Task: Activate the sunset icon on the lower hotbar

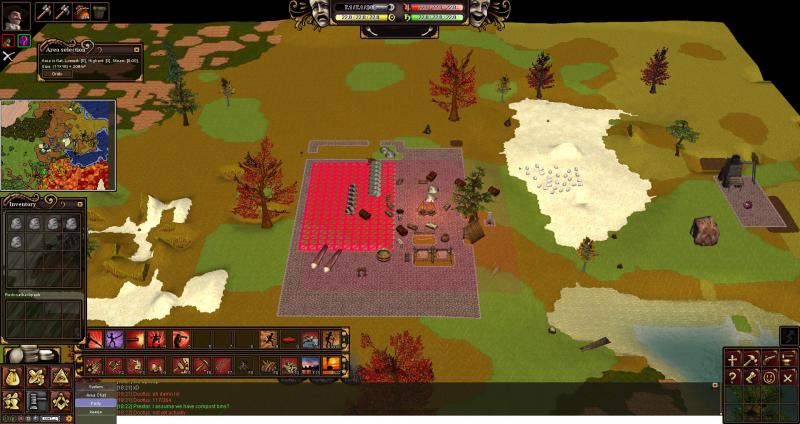Action: (x=330, y=366)
